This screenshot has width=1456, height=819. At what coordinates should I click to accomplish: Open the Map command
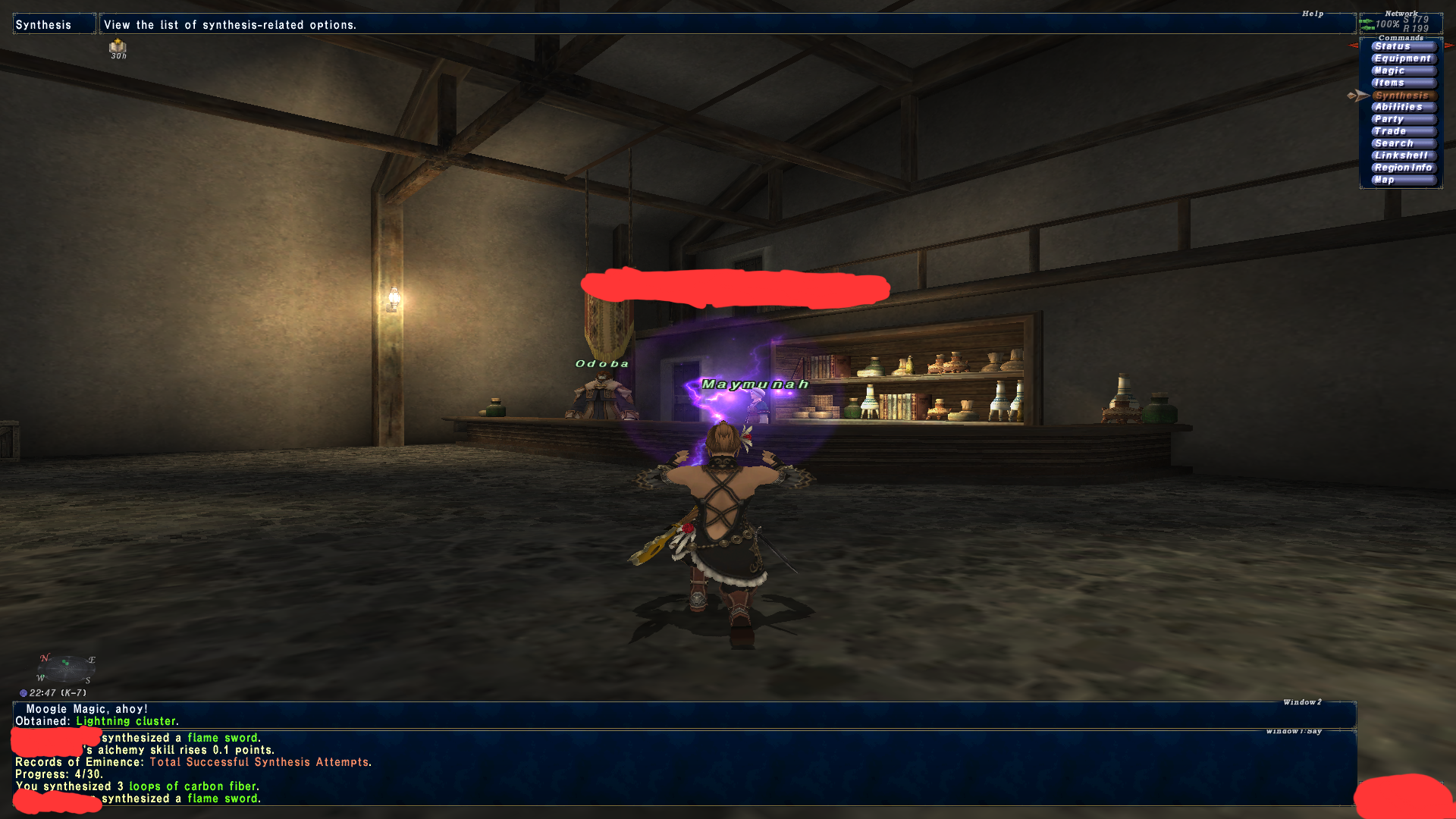click(x=1402, y=180)
